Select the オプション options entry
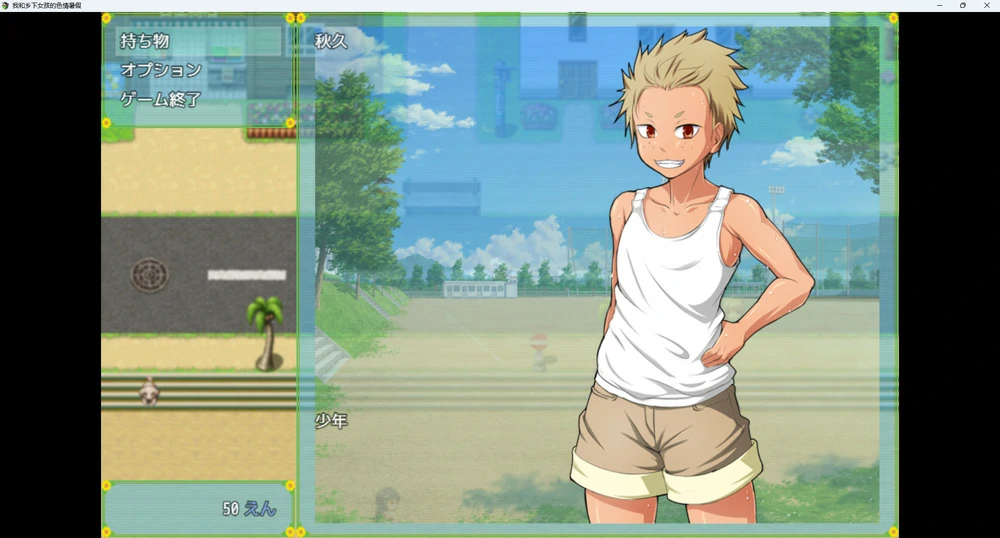The width and height of the screenshot is (1000, 538). point(161,70)
